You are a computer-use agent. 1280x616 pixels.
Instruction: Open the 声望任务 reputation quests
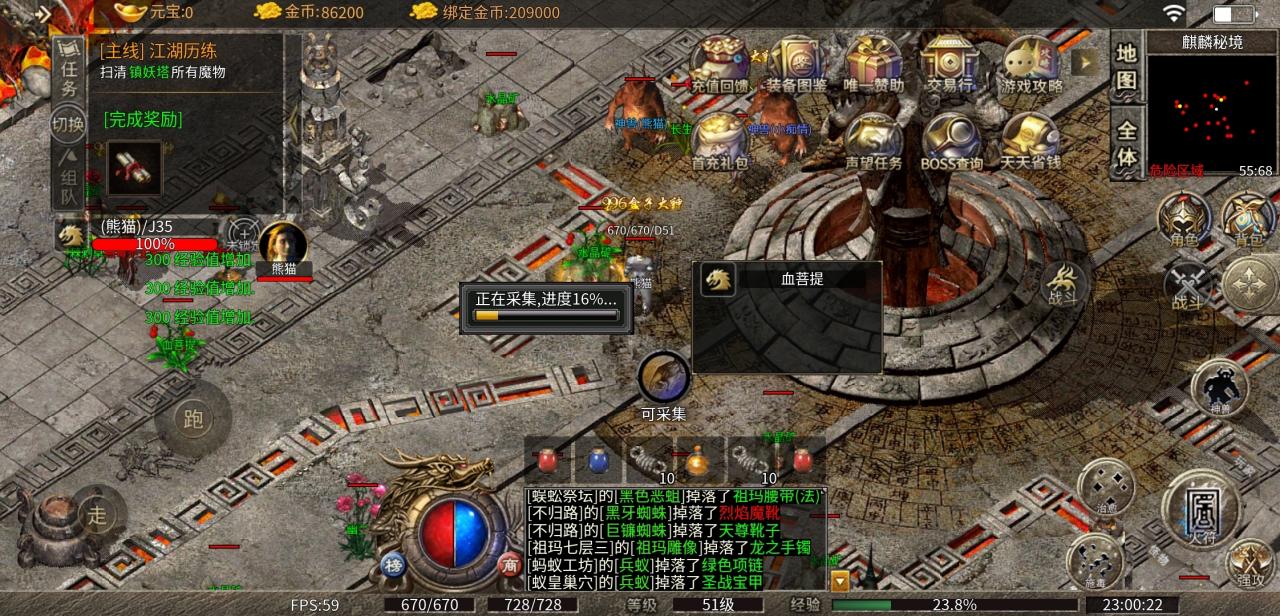pyautogui.click(x=873, y=140)
